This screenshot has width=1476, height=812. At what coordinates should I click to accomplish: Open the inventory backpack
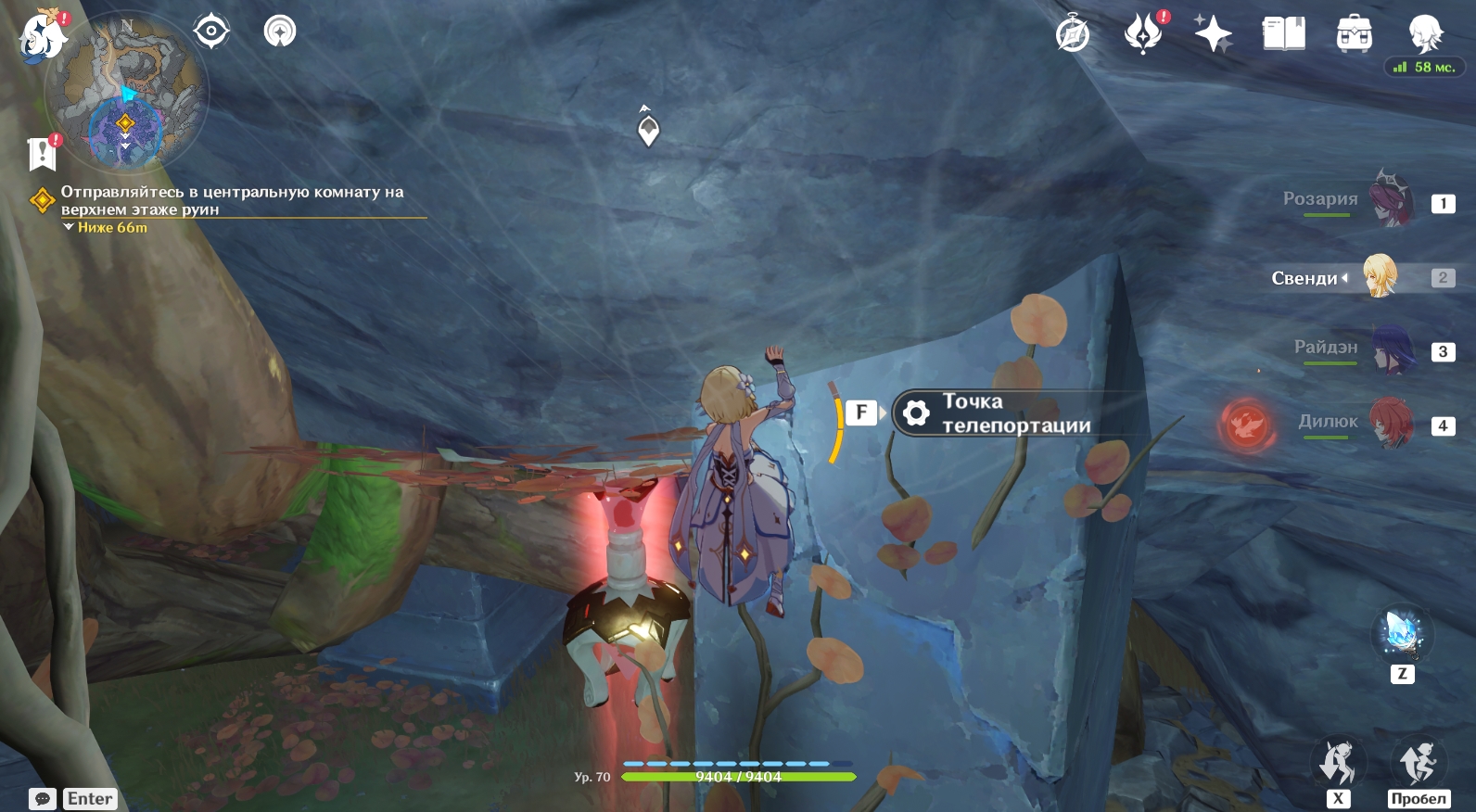[x=1354, y=35]
